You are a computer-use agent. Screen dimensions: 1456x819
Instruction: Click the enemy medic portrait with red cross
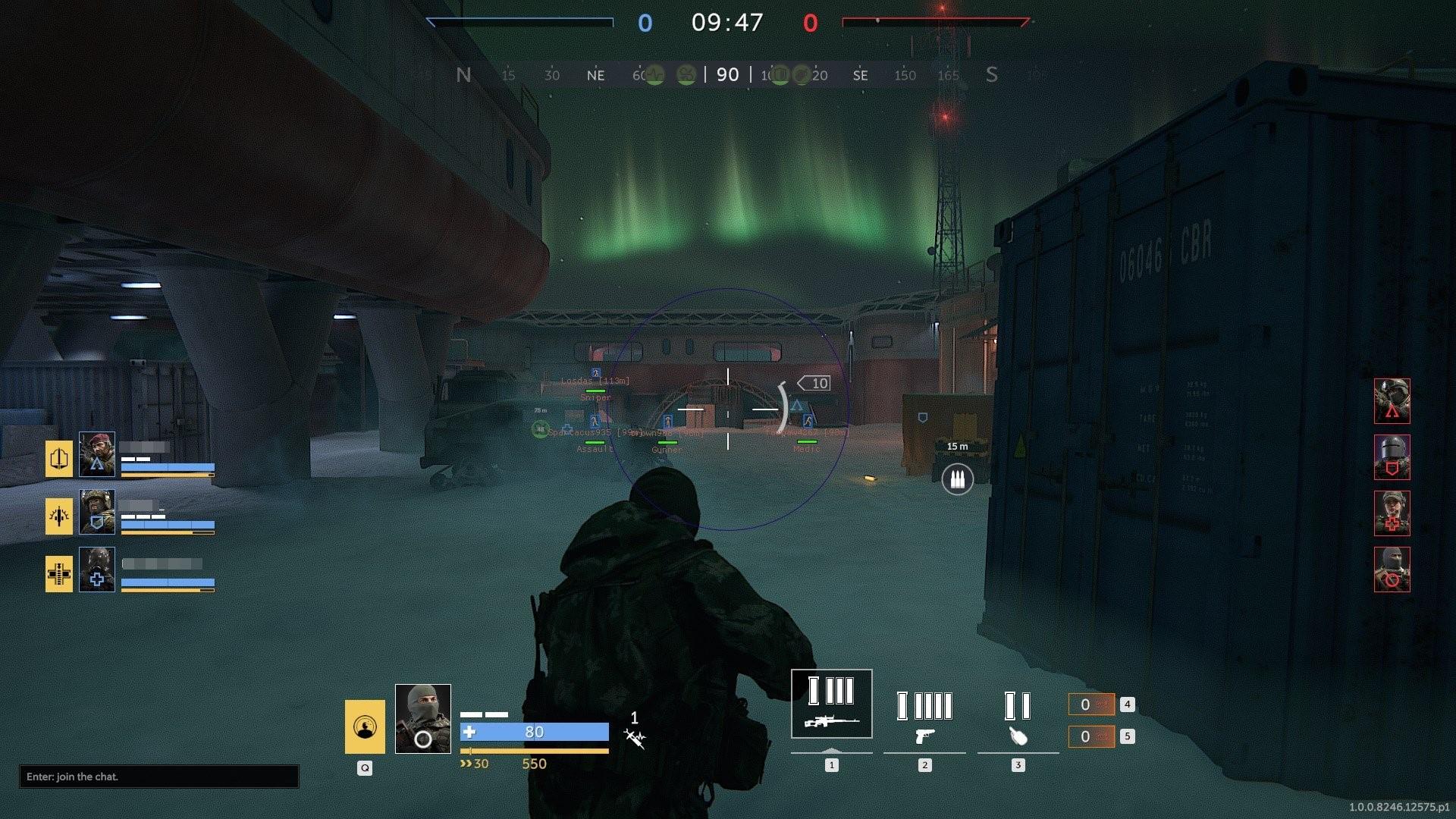coord(1392,513)
